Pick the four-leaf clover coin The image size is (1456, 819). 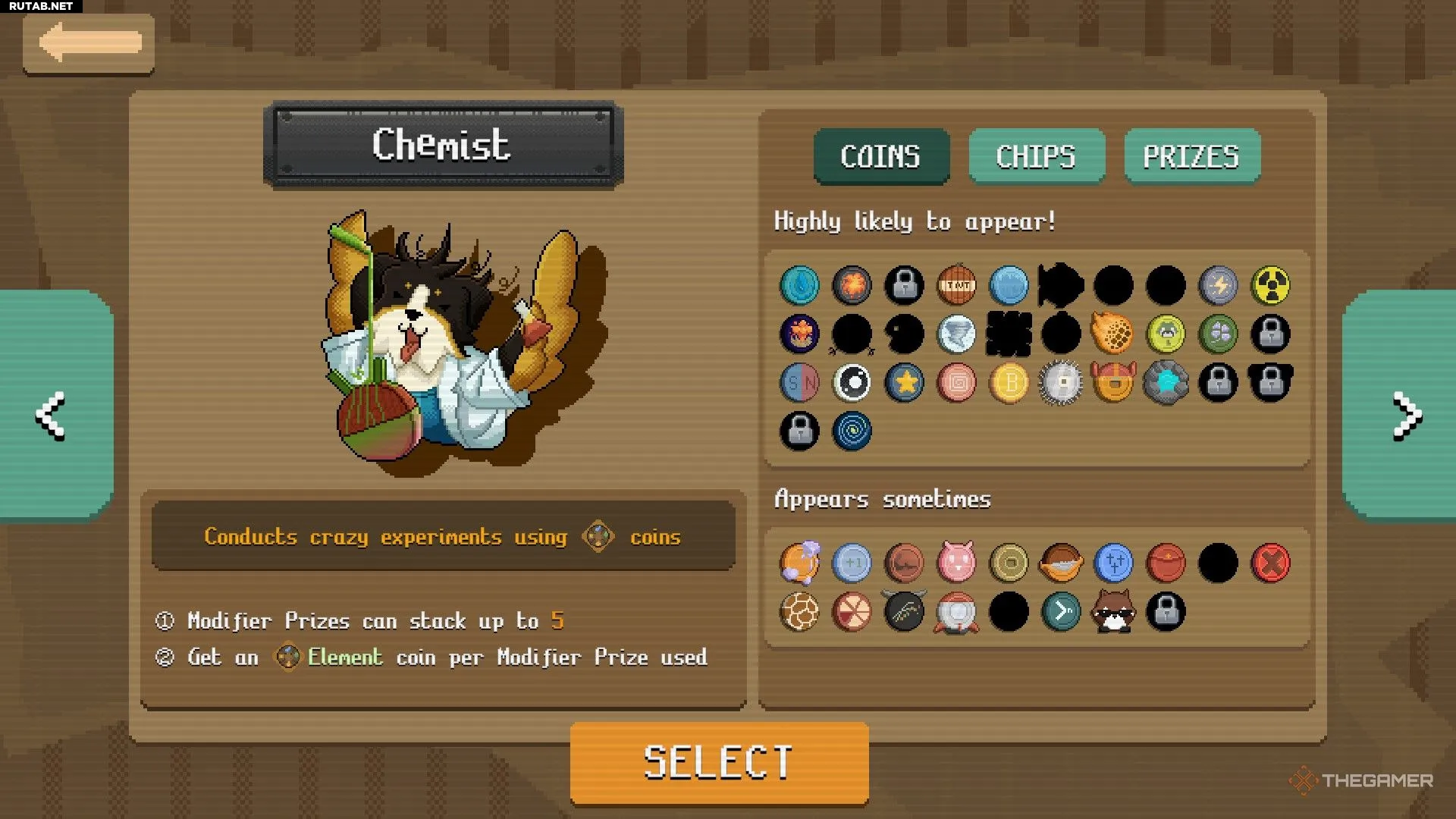click(1218, 334)
